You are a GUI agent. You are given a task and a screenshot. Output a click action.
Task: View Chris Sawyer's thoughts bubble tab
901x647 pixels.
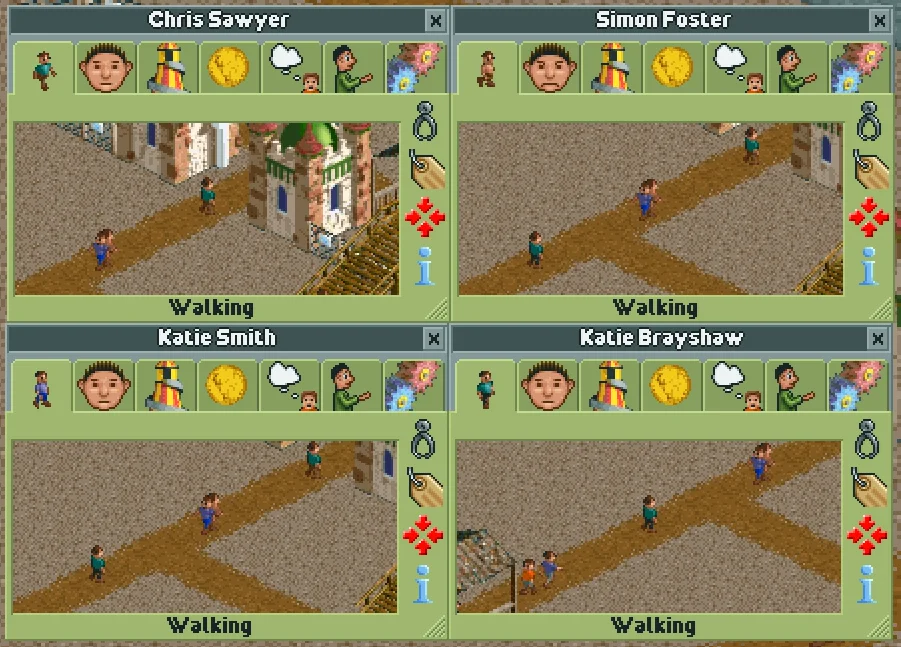click(292, 69)
